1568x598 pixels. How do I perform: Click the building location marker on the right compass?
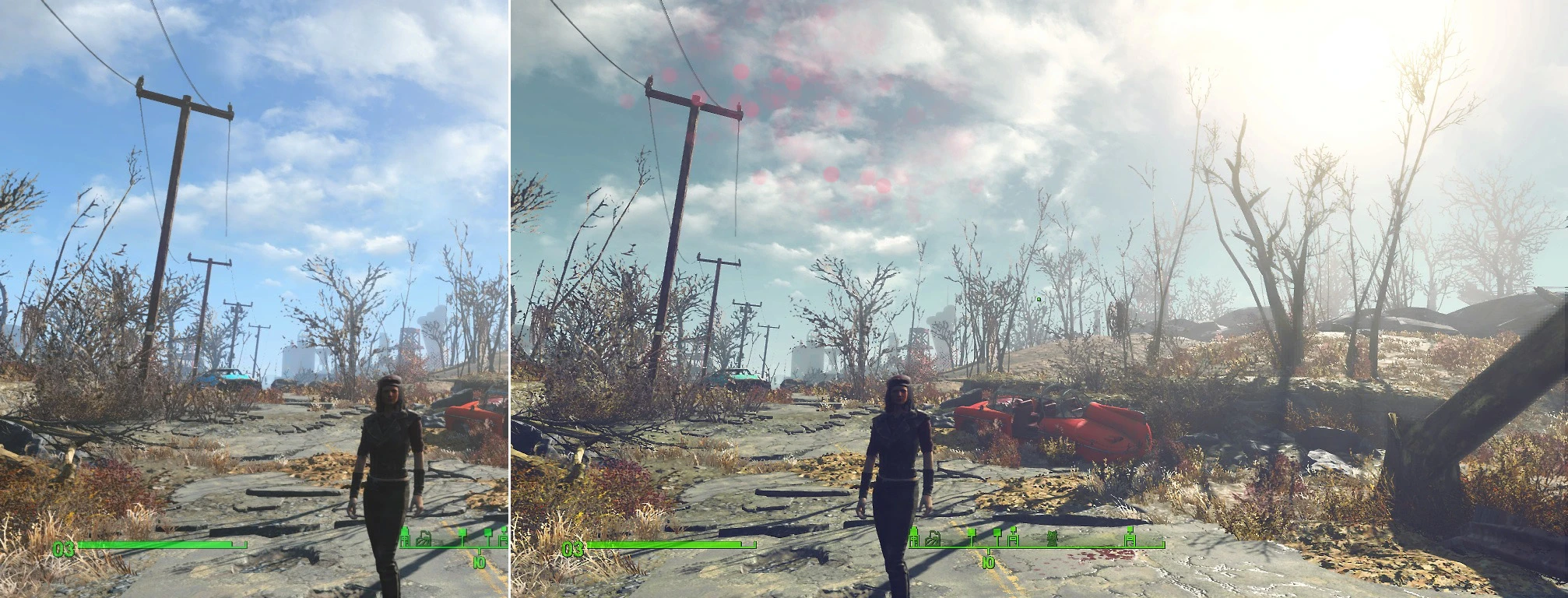coord(913,536)
